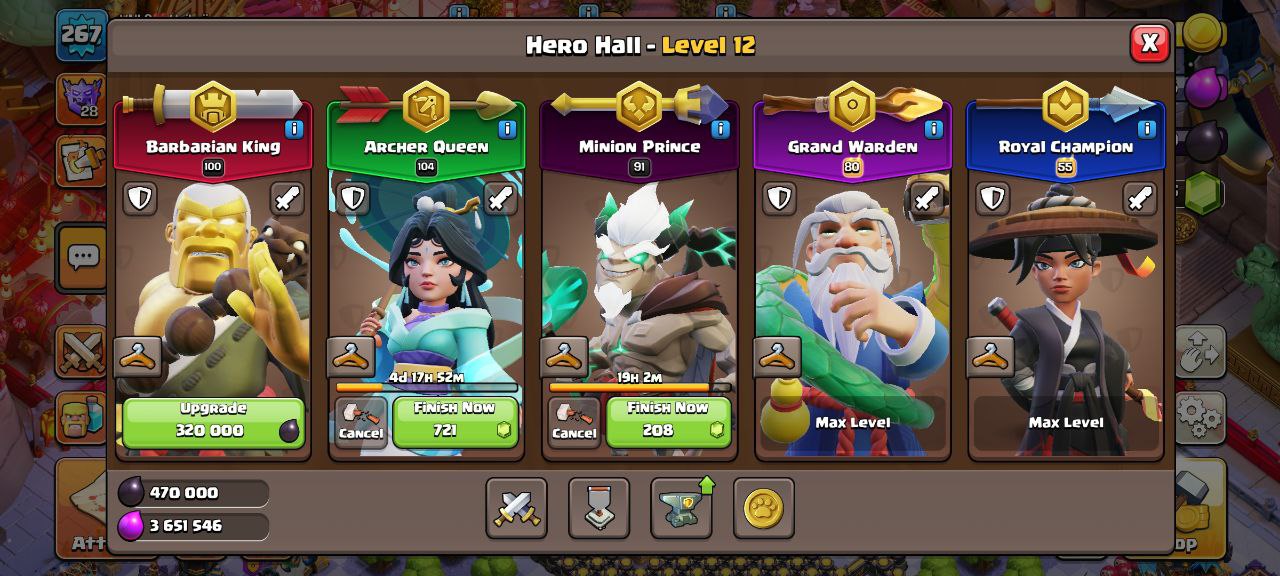Finish Archer Queen upgrade for 721 gems
The image size is (1280, 576).
[455, 422]
